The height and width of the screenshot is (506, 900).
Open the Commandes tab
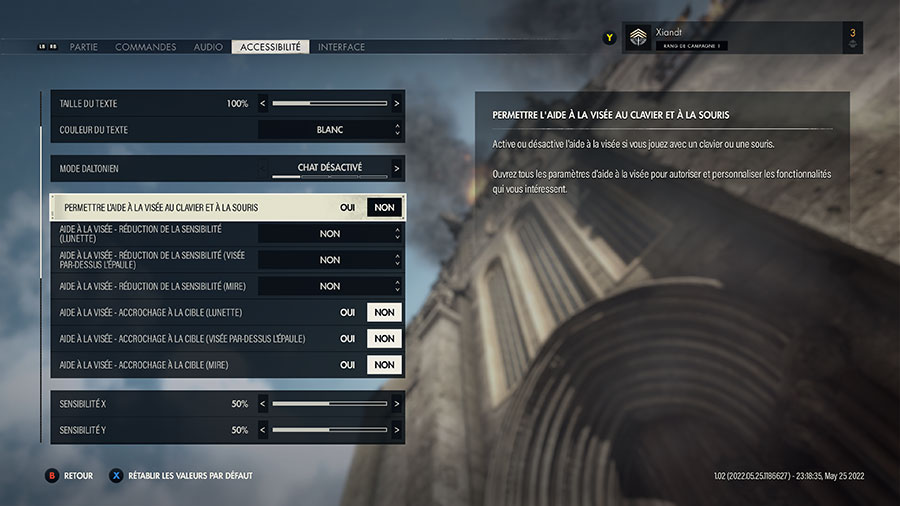point(145,47)
